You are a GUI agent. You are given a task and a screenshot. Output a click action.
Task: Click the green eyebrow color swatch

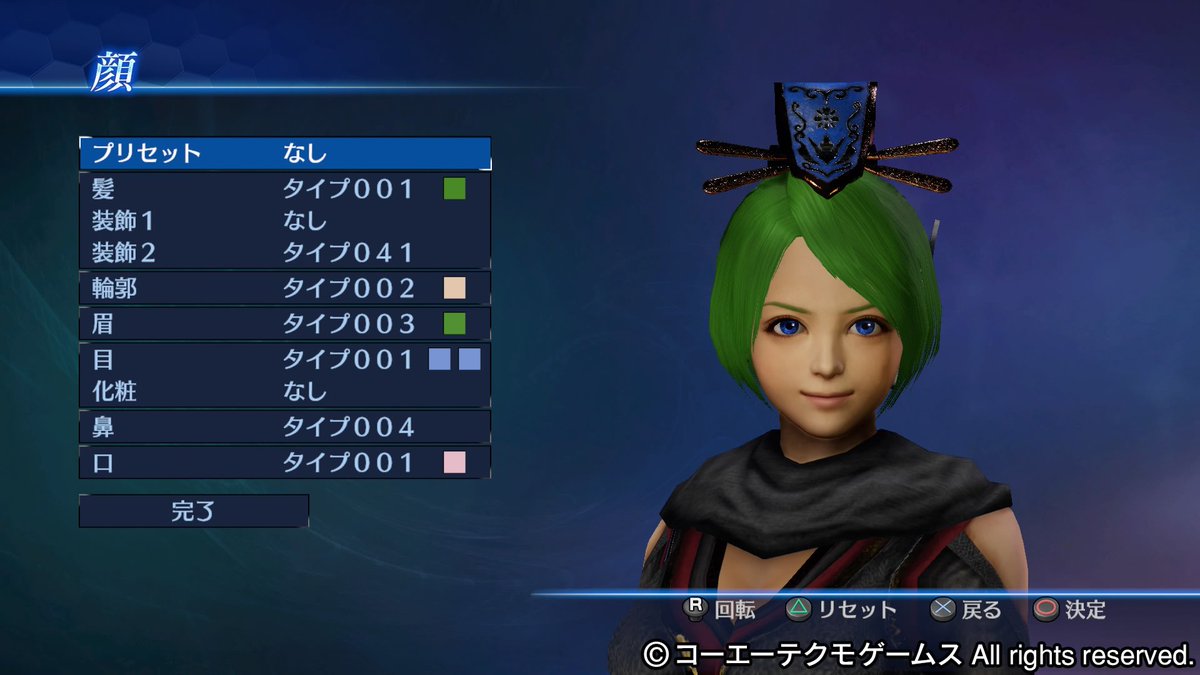click(455, 324)
